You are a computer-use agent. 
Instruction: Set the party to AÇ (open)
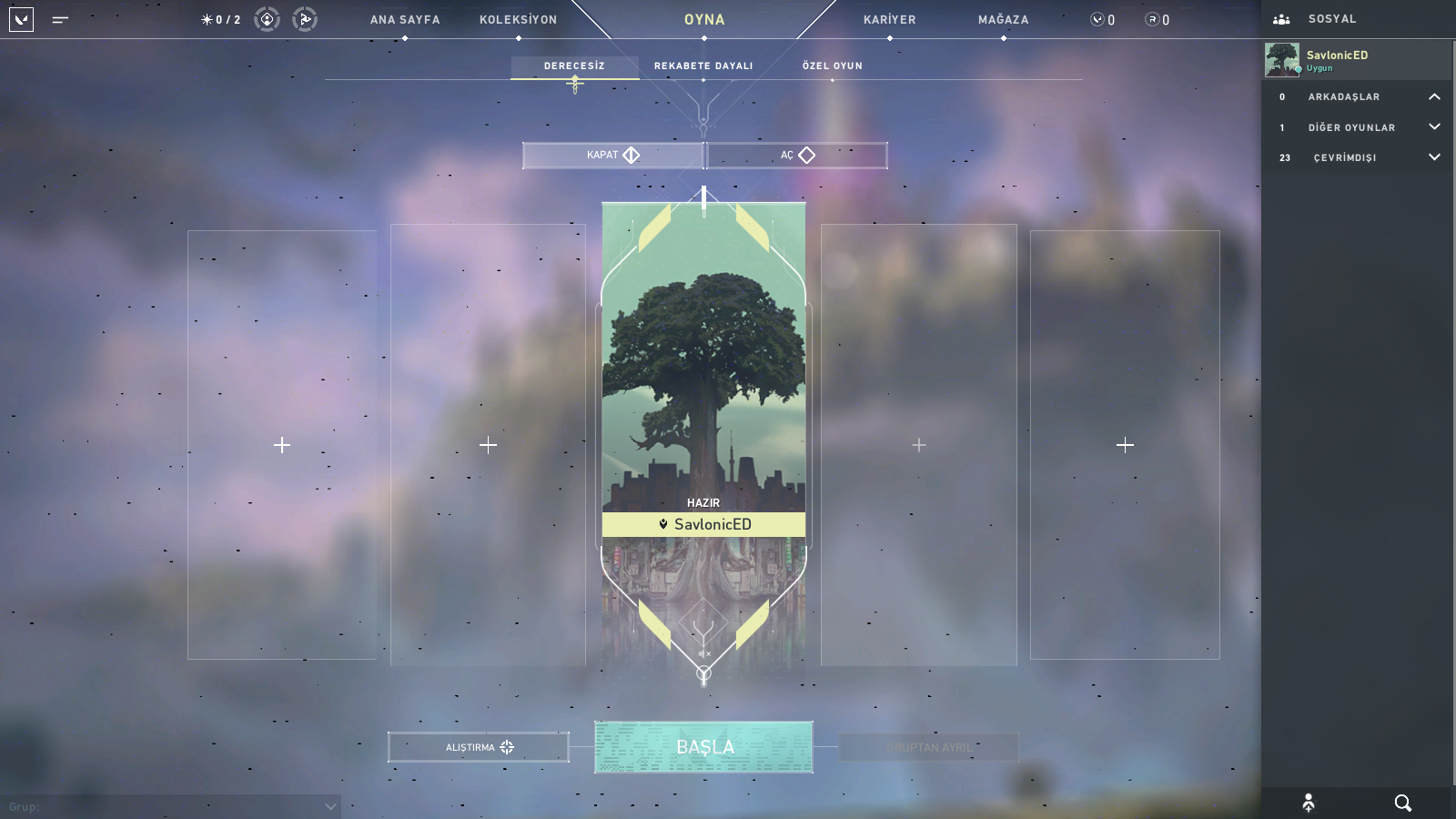point(797,156)
